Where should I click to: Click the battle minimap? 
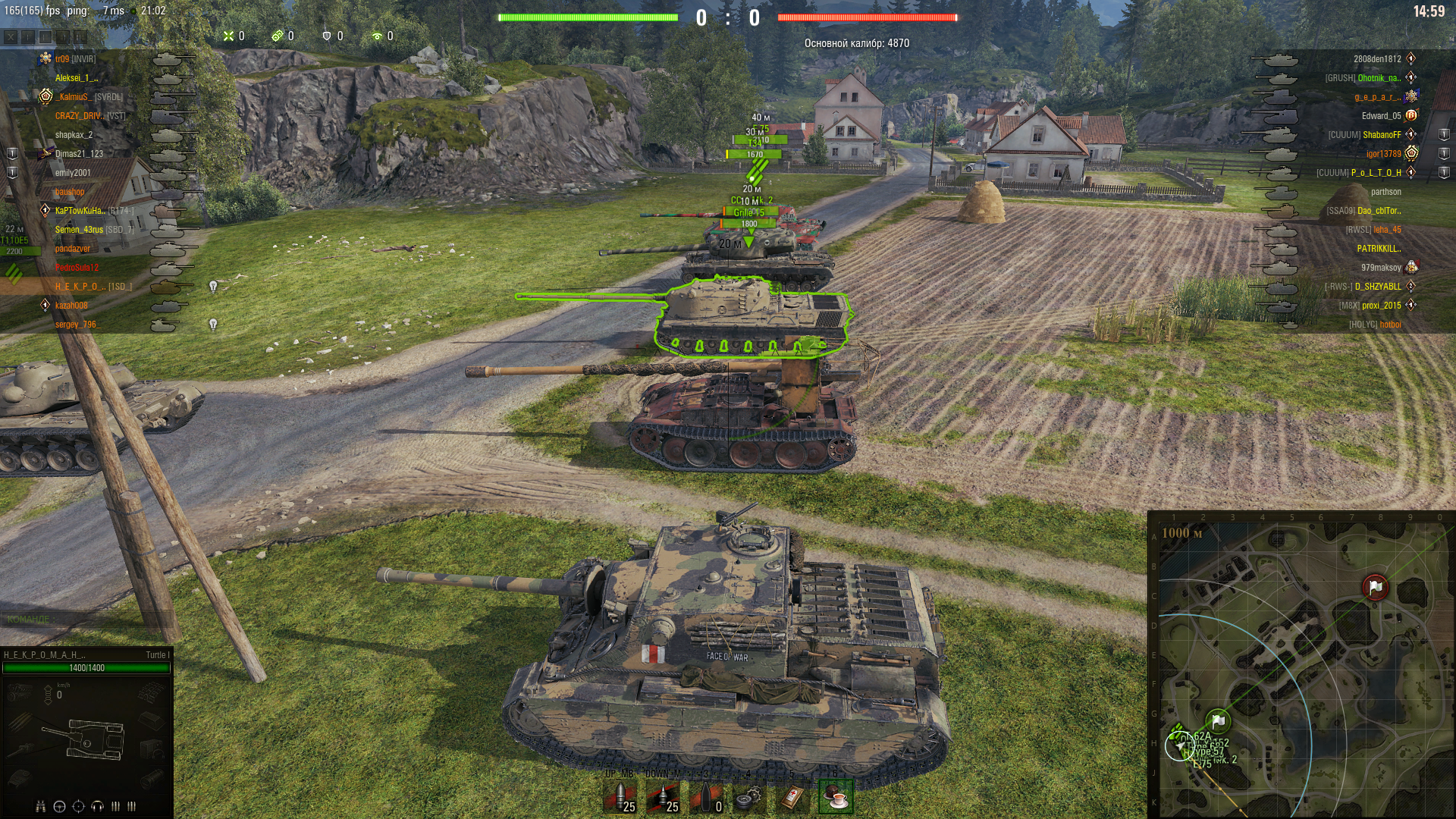click(1301, 667)
